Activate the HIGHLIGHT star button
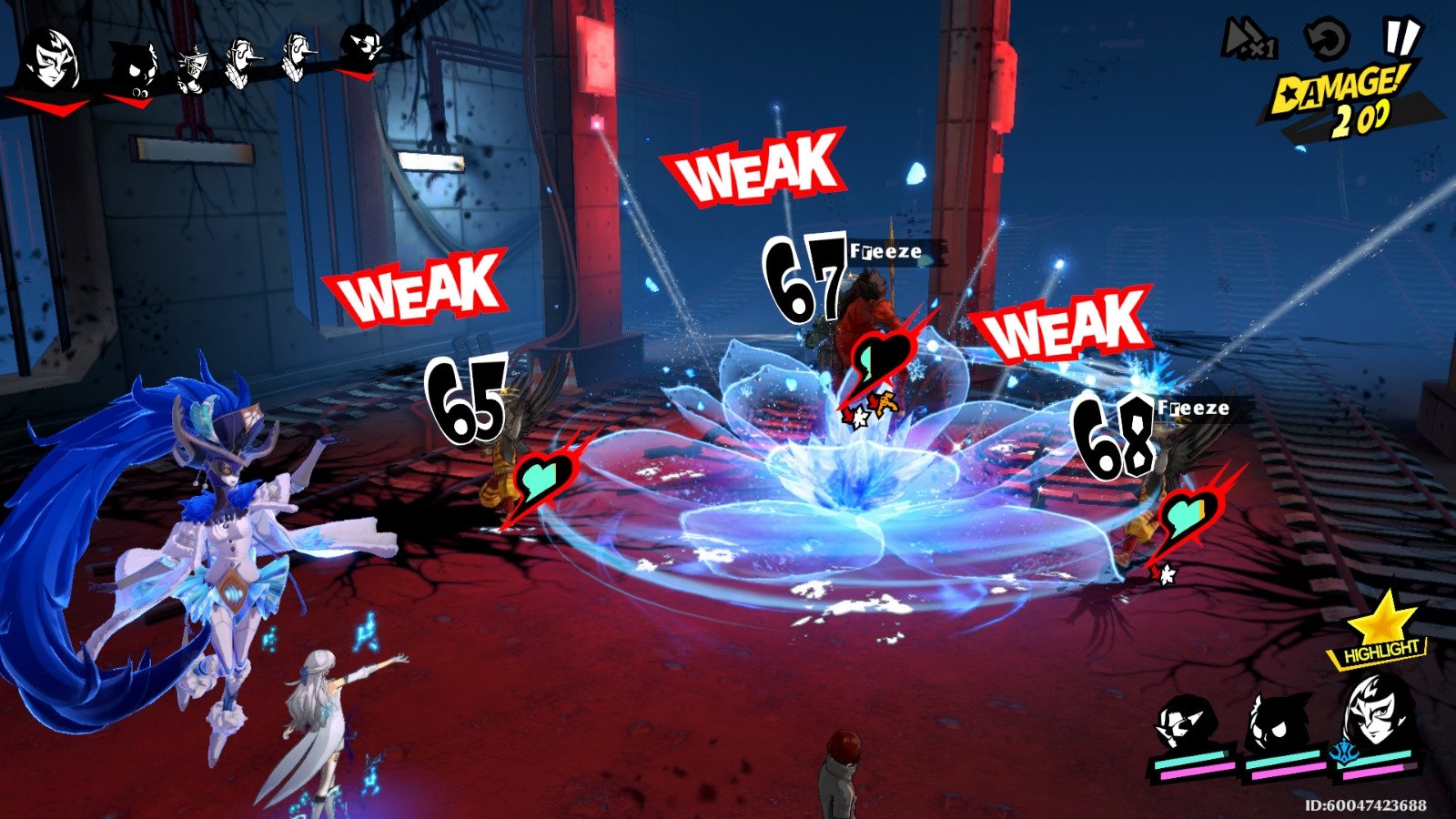 click(x=1379, y=637)
